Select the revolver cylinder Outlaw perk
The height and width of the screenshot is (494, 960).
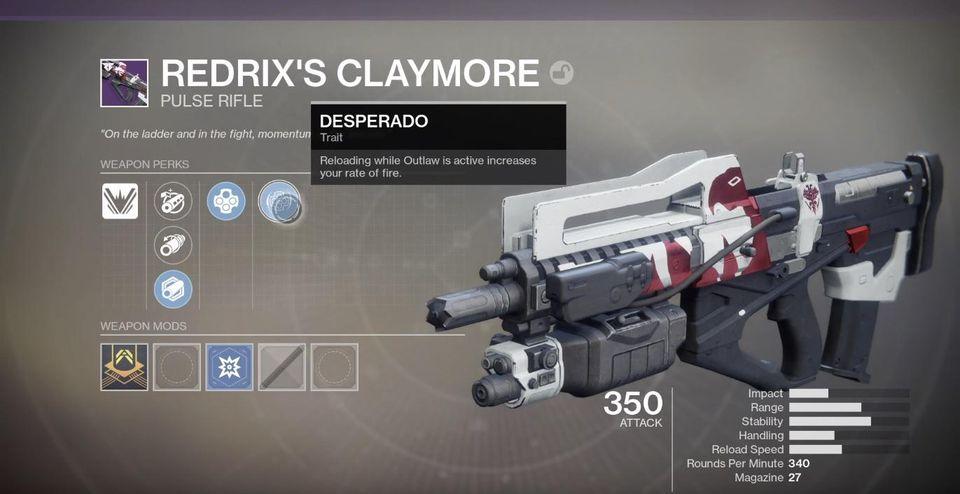(226, 202)
